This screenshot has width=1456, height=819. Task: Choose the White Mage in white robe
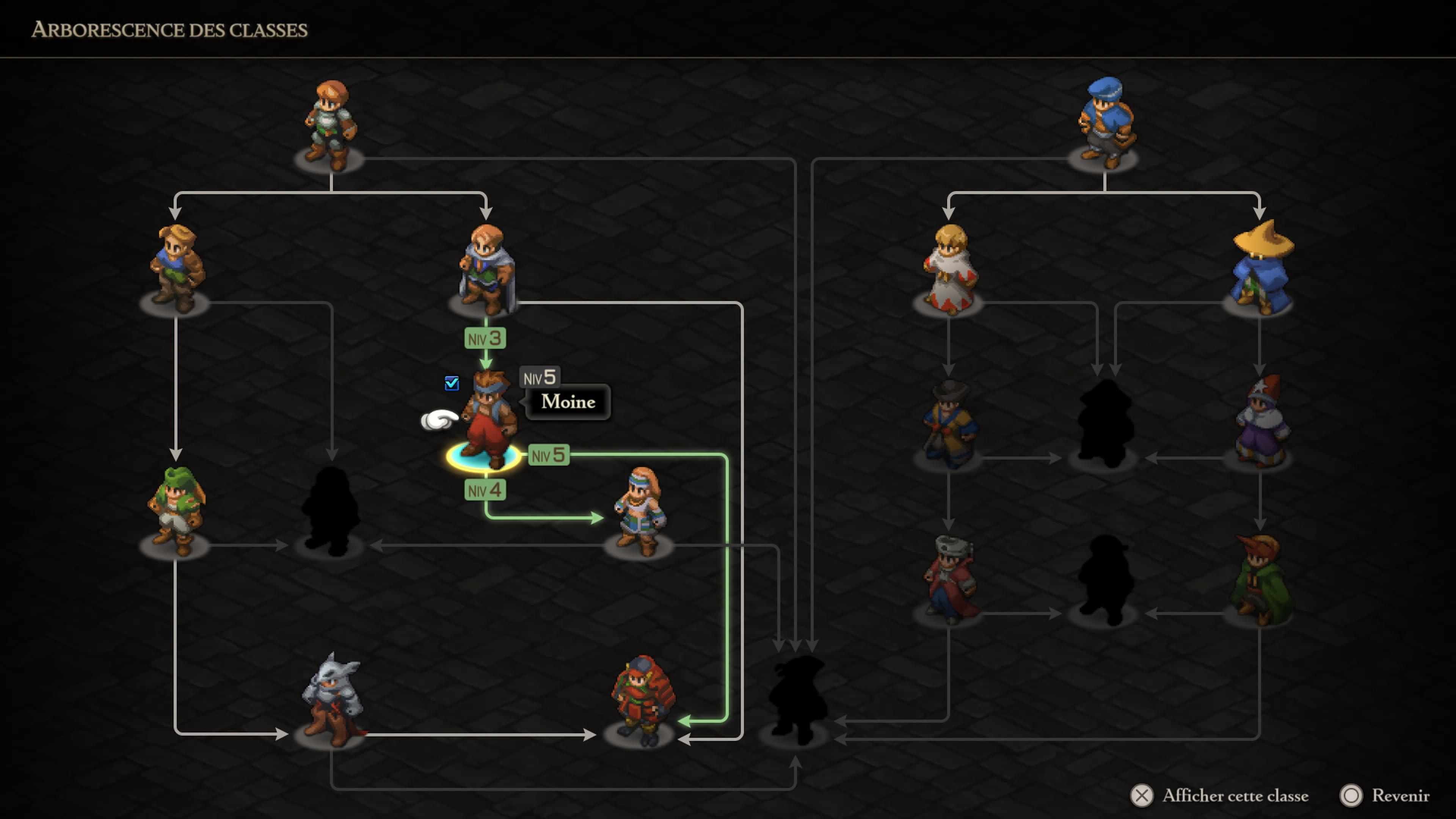(x=949, y=269)
